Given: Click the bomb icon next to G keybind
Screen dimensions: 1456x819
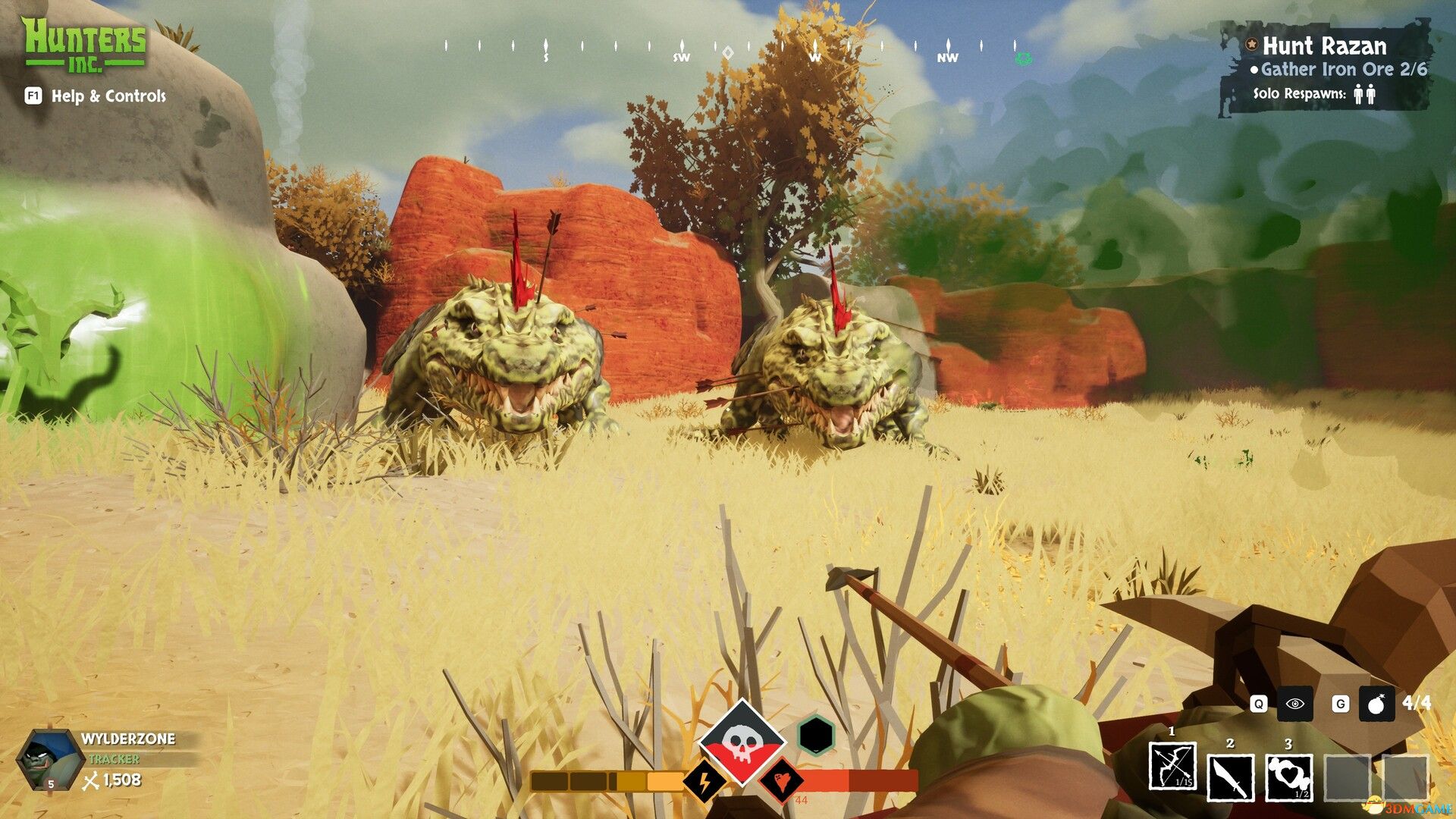Looking at the screenshot, I should point(1375,704).
